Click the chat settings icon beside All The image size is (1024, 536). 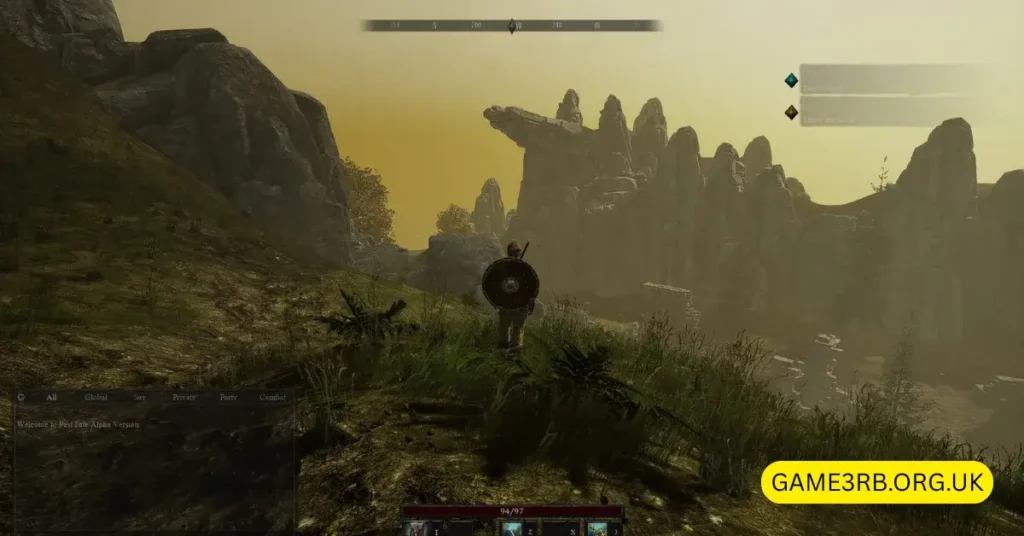pyautogui.click(x=21, y=397)
